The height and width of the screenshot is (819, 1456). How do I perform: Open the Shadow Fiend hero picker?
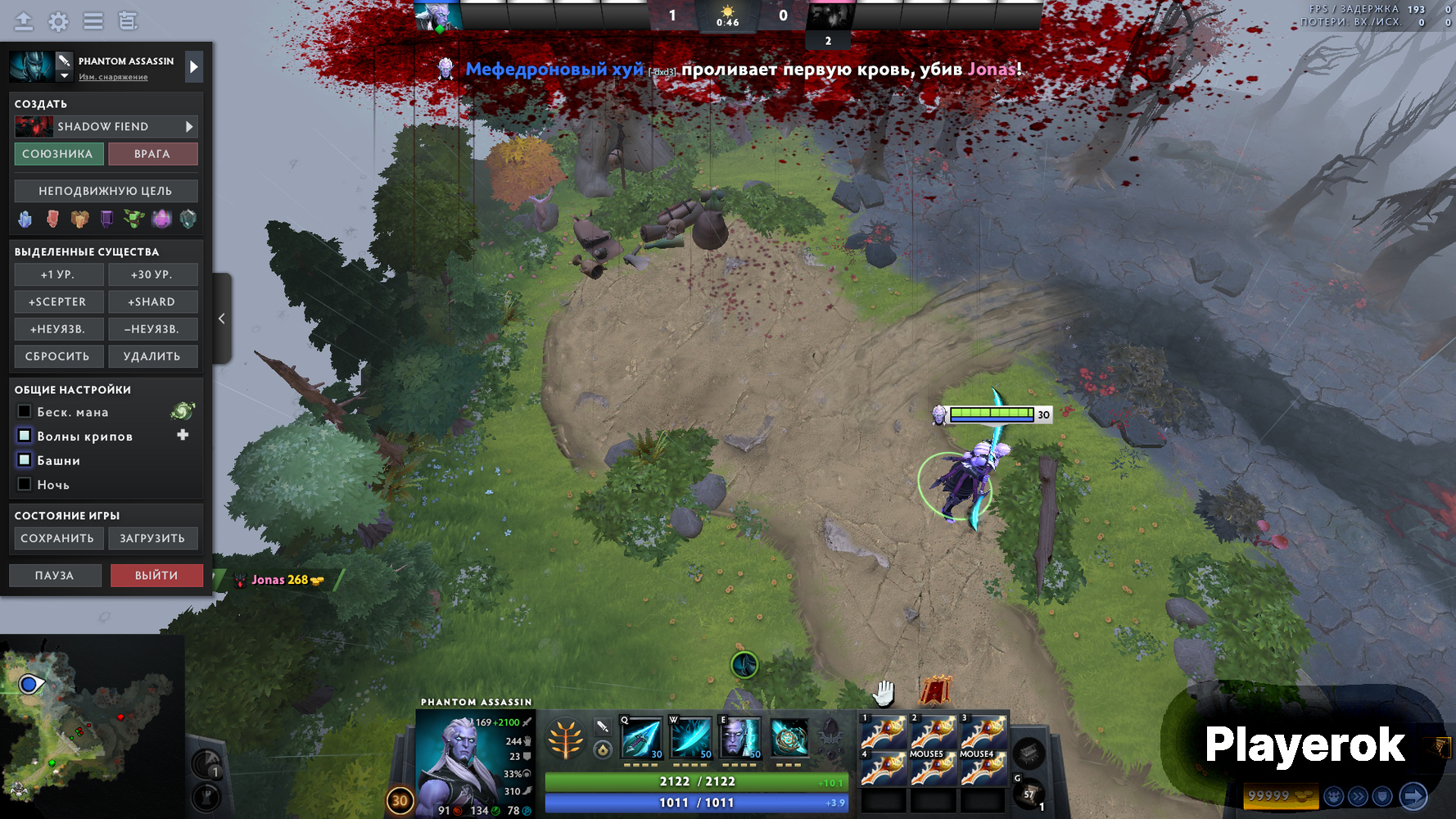(x=106, y=127)
